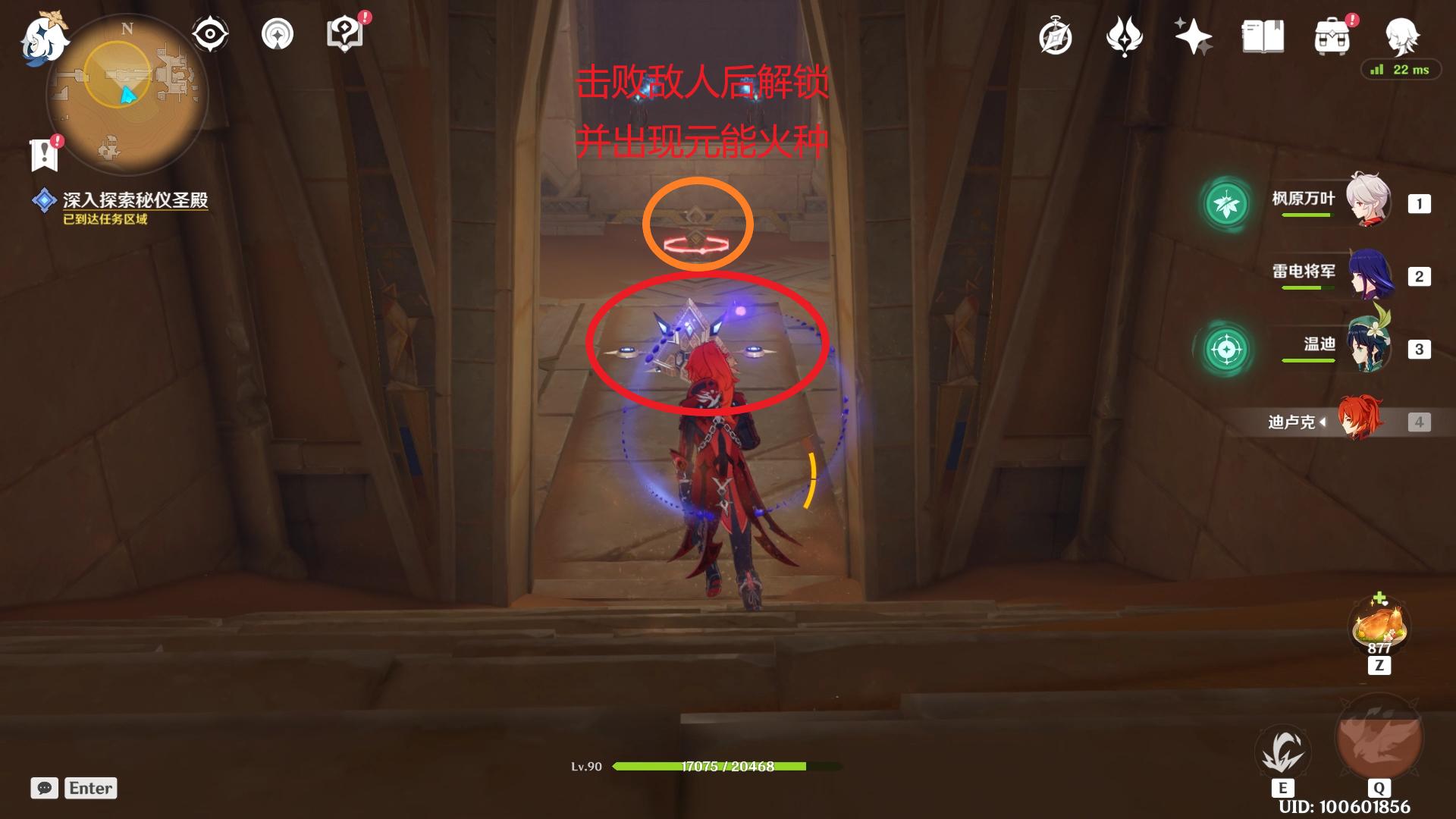Toggle Elemental Sight eye icon
The image size is (1456, 819).
(x=209, y=35)
